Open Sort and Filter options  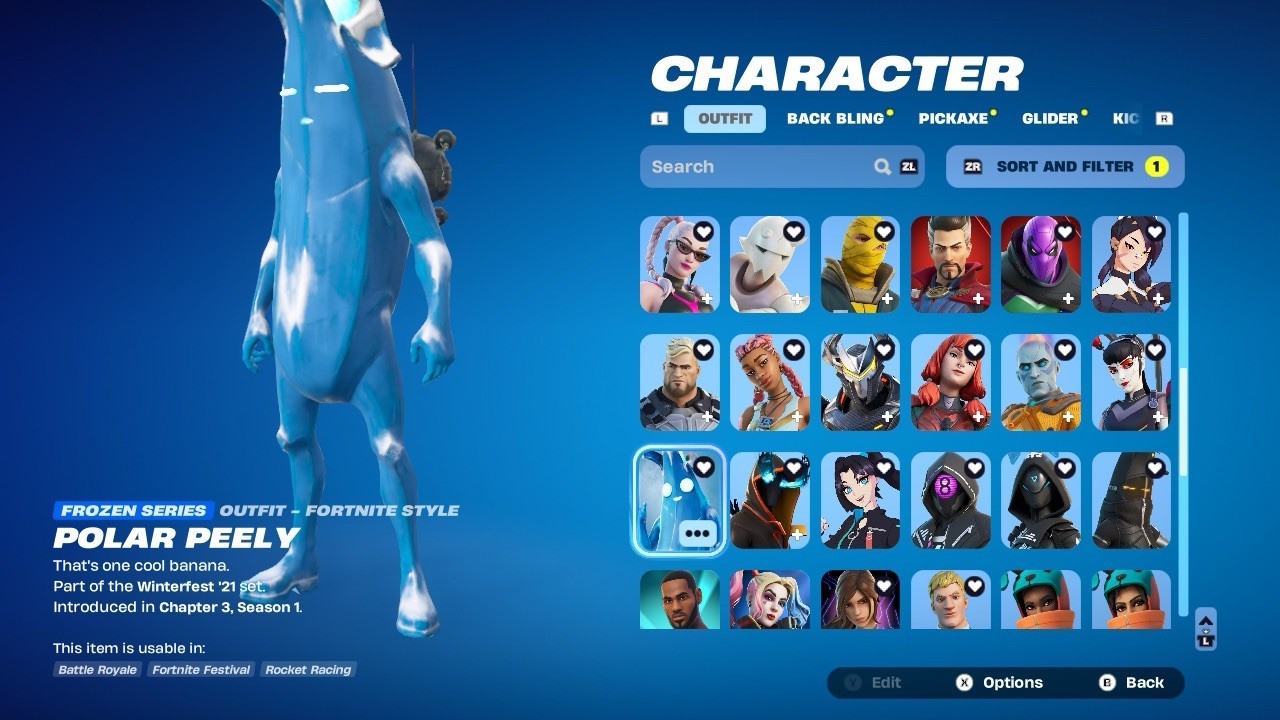tap(1065, 167)
